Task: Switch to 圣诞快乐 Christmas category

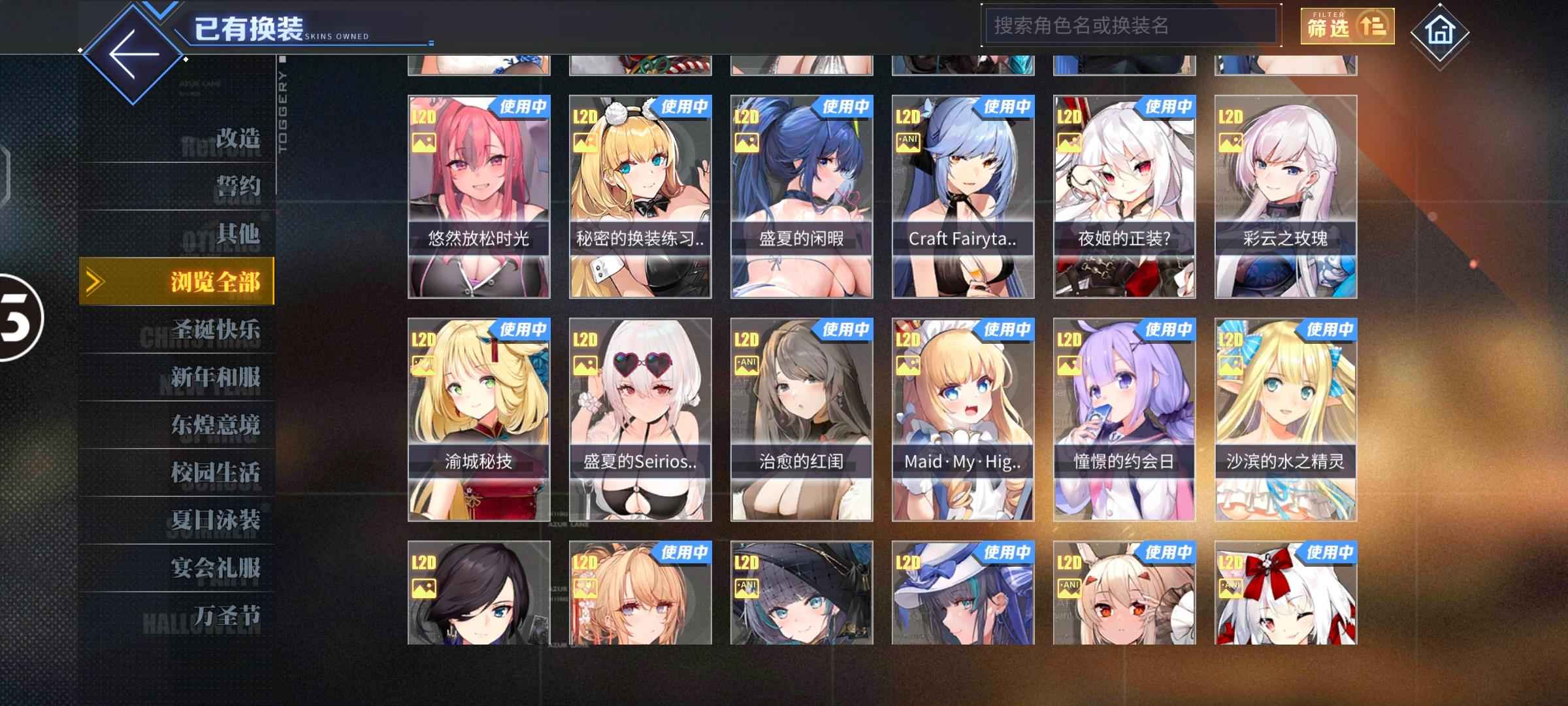Action: (x=216, y=329)
